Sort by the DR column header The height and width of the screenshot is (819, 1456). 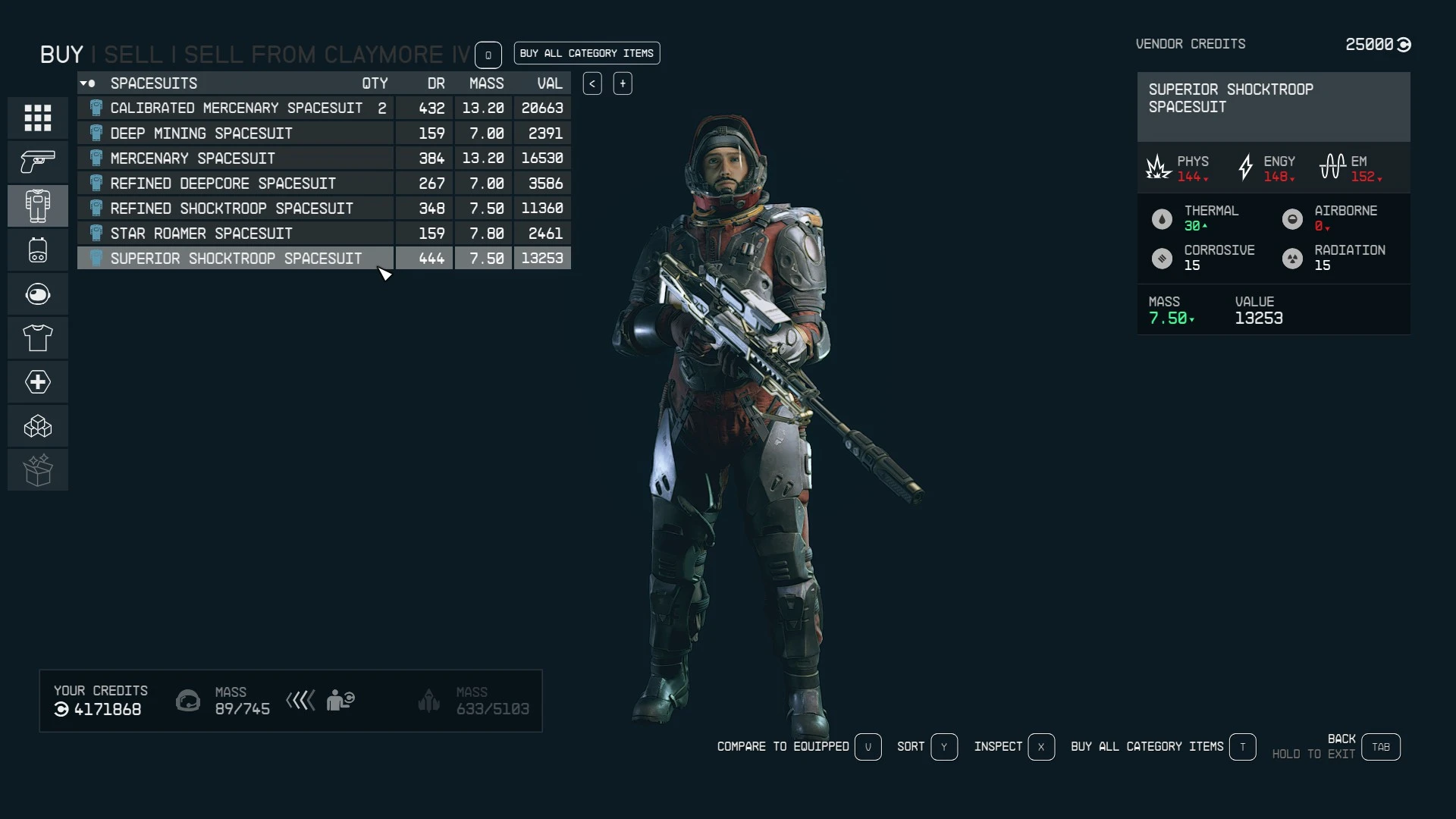click(436, 83)
